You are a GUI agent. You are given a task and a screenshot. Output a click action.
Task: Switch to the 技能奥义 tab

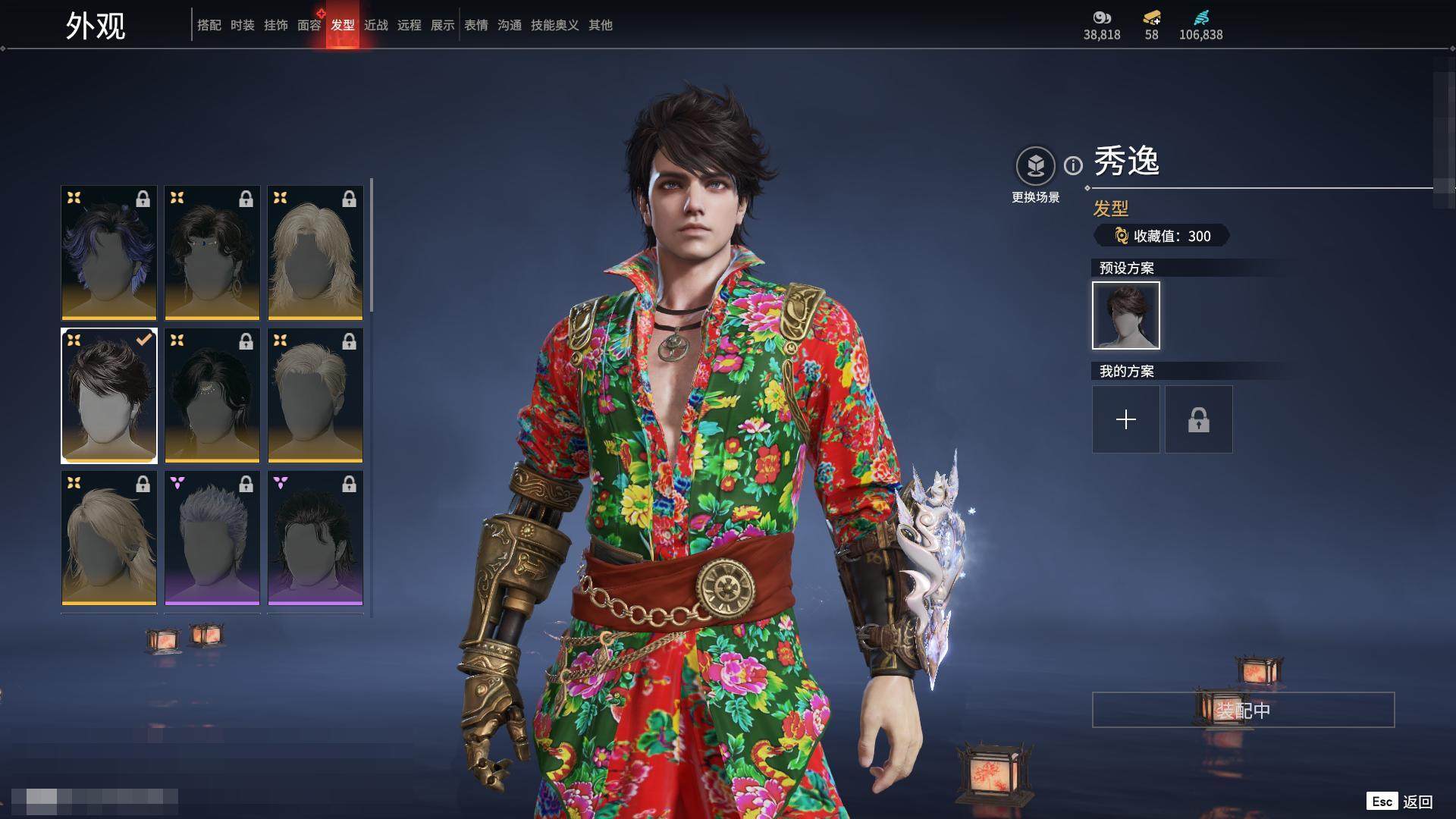(554, 25)
